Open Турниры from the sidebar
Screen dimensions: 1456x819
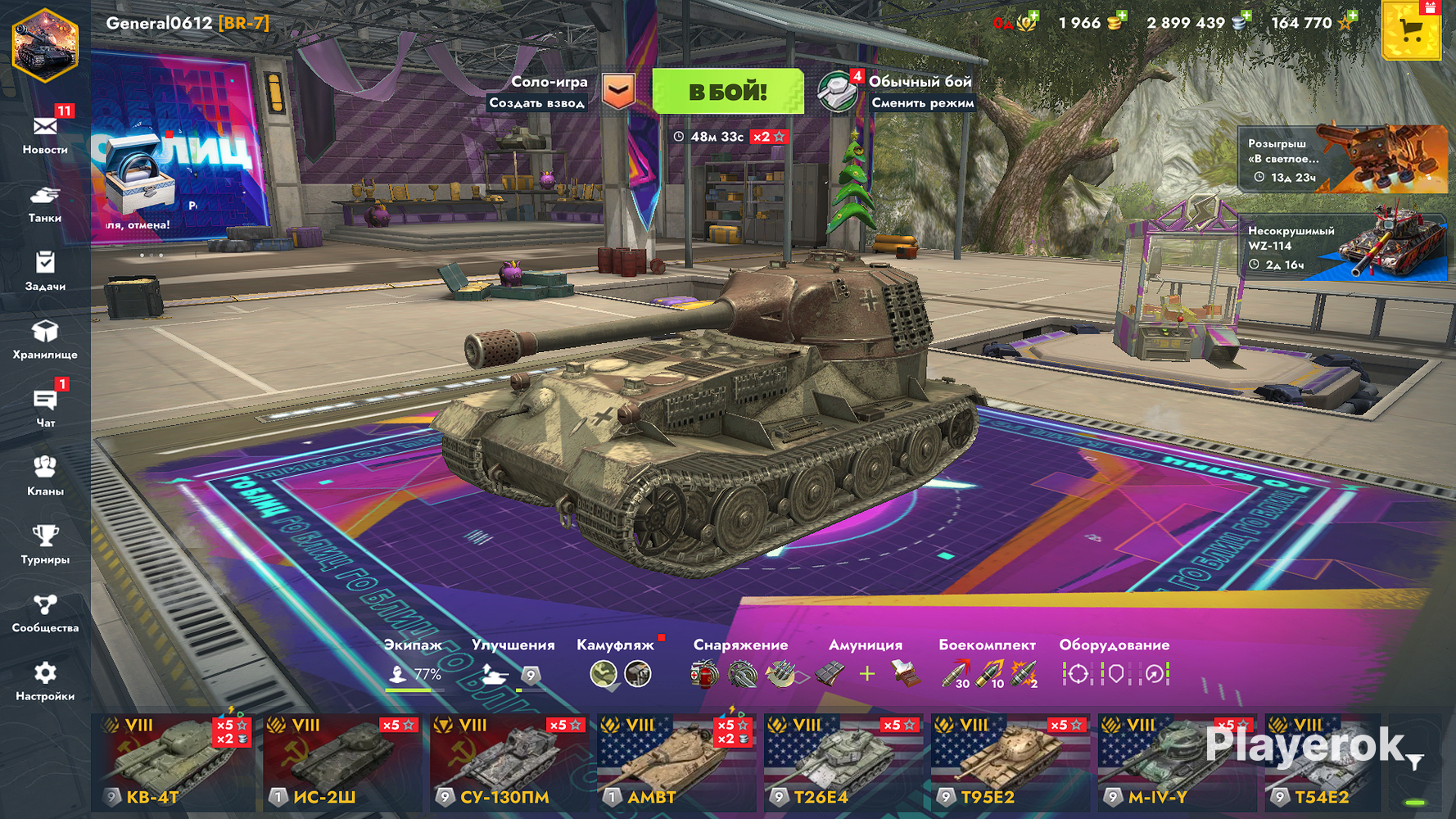point(45,544)
